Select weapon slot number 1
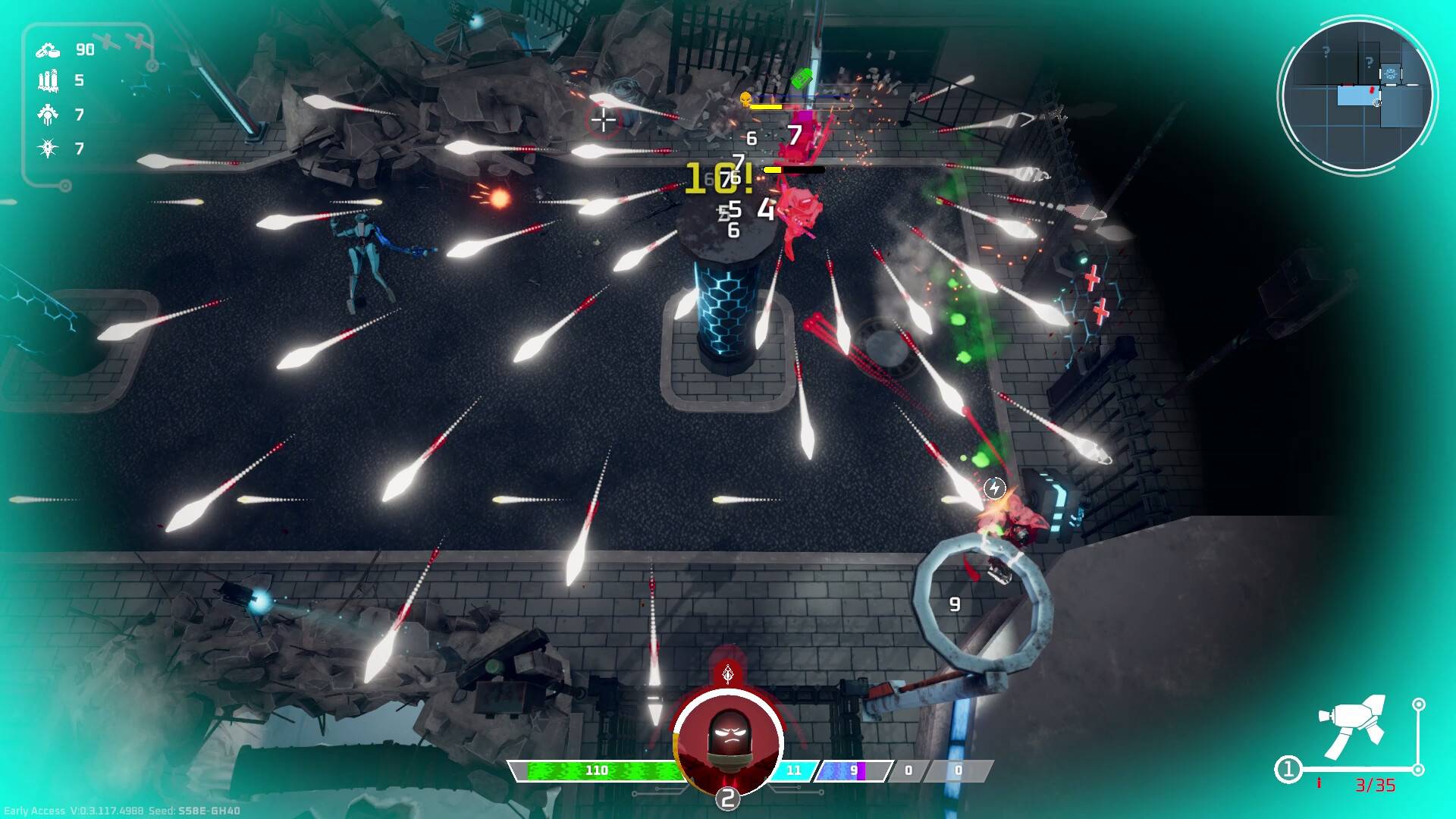The width and height of the screenshot is (1456, 819). 1288,770
